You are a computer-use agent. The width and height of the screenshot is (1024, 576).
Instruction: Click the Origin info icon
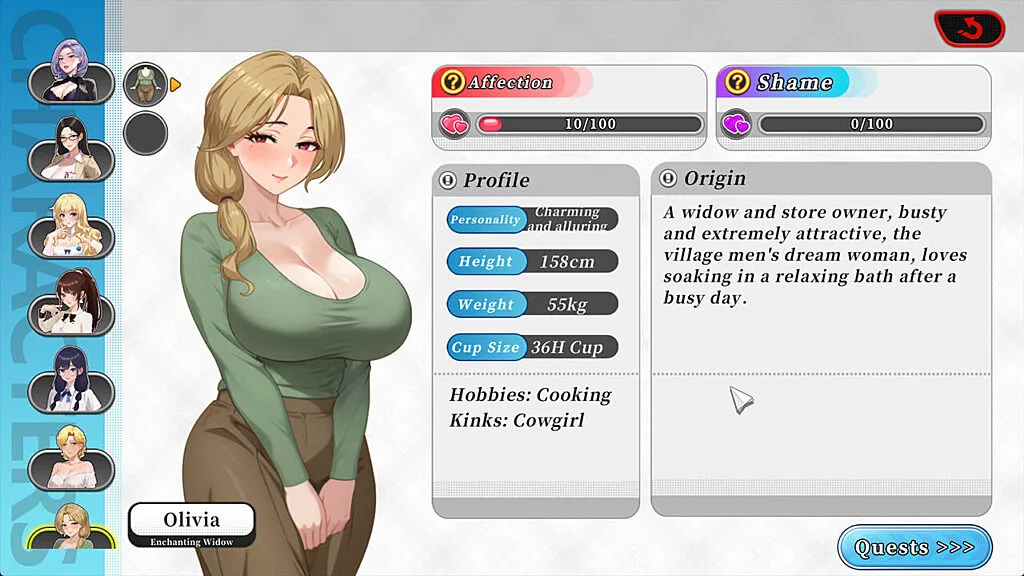tap(668, 179)
